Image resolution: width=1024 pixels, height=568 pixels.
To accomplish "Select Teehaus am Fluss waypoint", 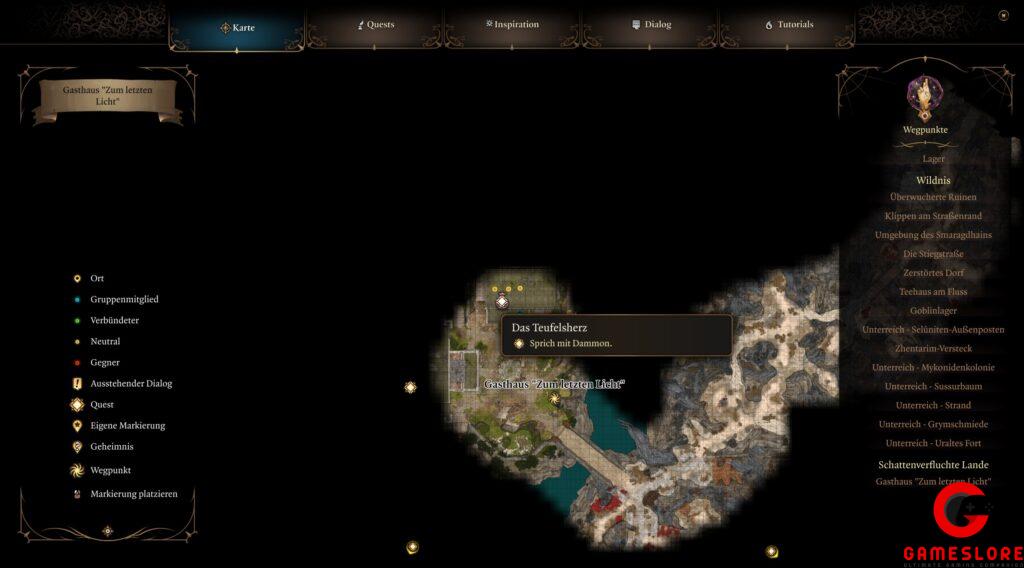I will (933, 292).
